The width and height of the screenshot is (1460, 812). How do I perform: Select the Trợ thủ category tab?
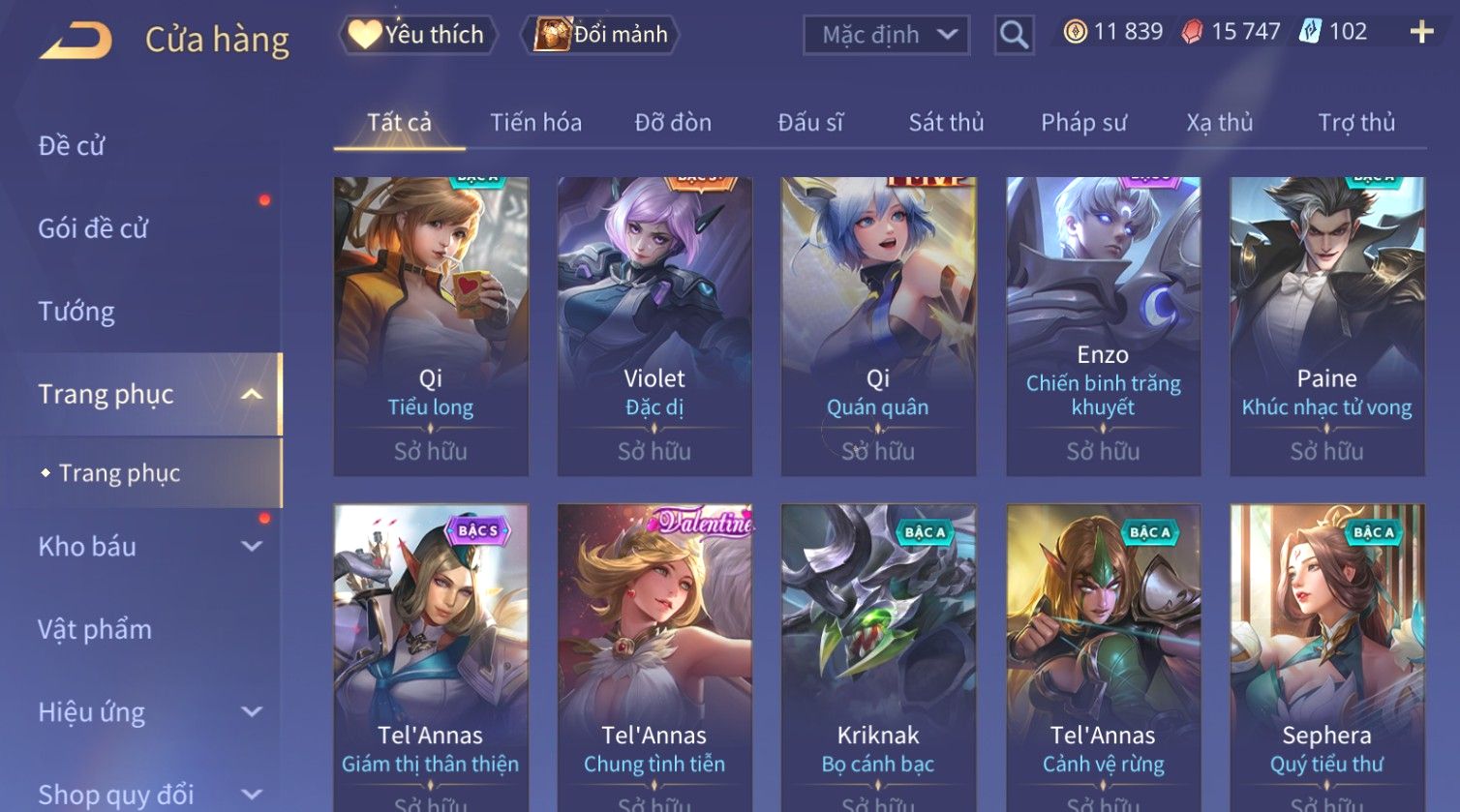click(1356, 123)
